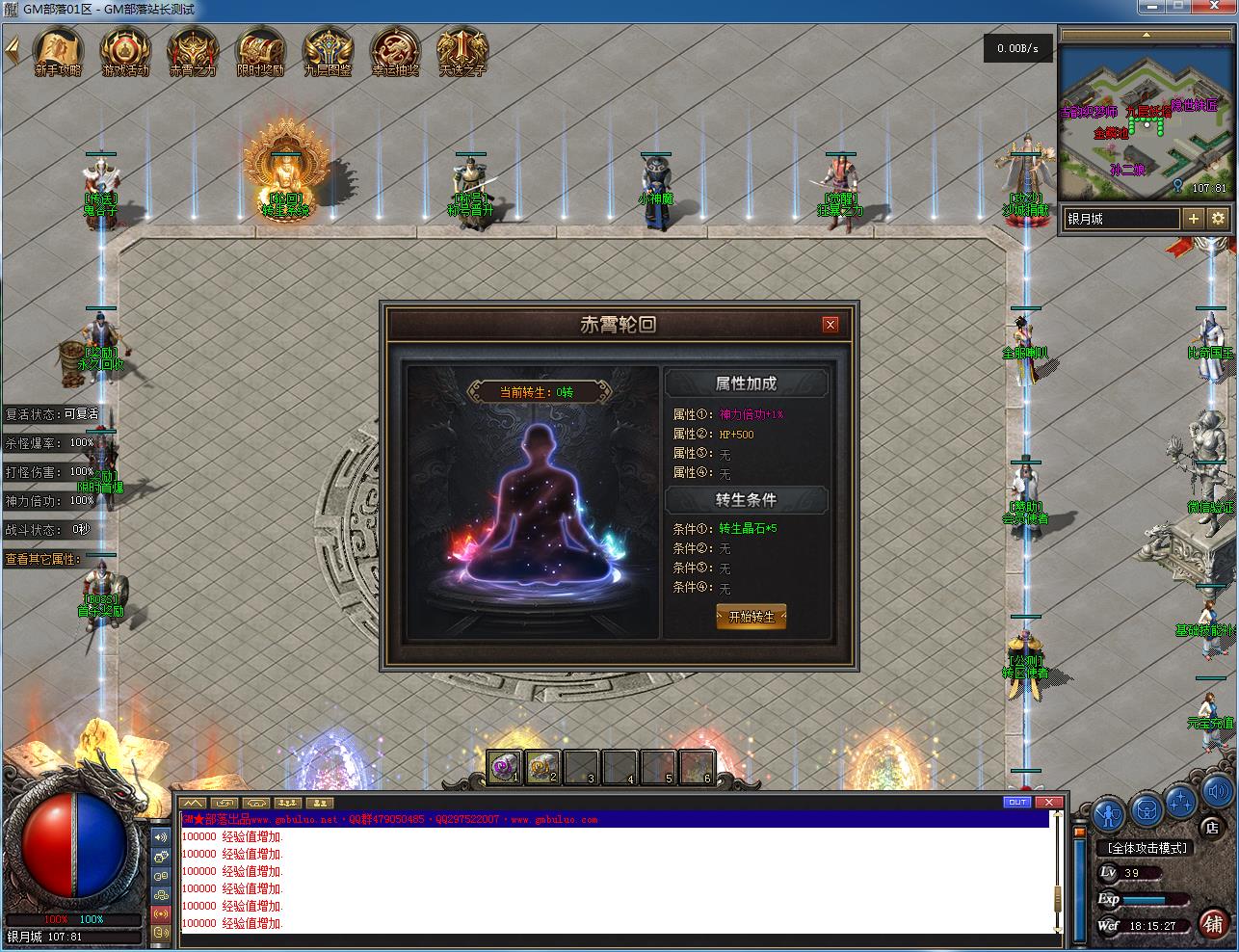Toggle the OUT button on the chat window
1239x952 pixels.
(x=1016, y=802)
